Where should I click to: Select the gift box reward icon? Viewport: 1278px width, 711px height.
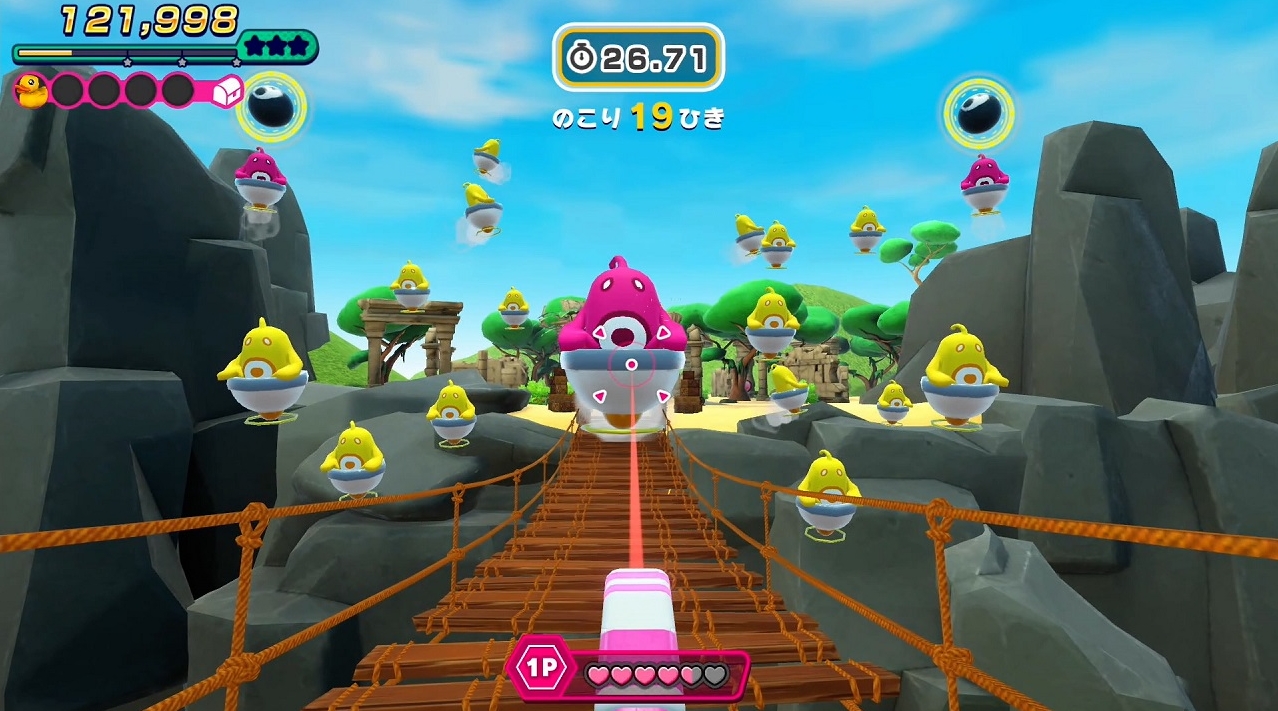pyautogui.click(x=228, y=92)
